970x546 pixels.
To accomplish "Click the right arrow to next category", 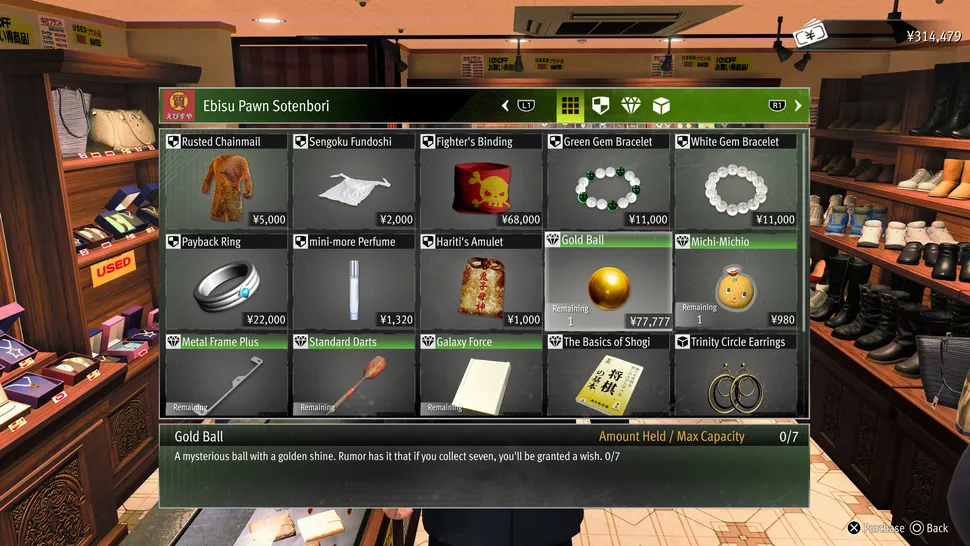I will coord(798,105).
